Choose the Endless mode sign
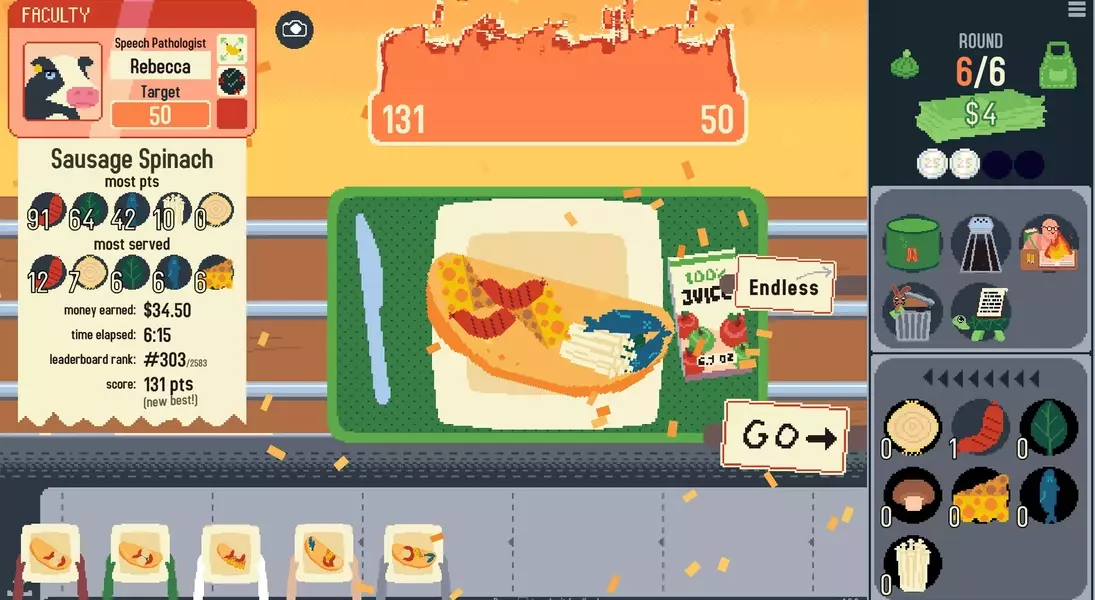This screenshot has width=1095, height=600. click(x=783, y=287)
